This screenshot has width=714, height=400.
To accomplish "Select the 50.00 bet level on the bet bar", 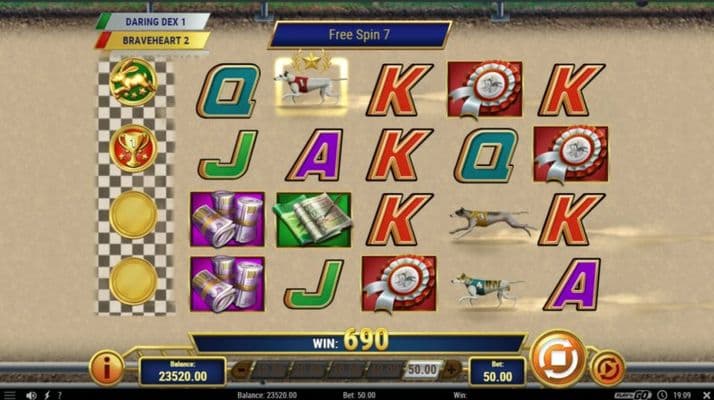I will pos(421,370).
